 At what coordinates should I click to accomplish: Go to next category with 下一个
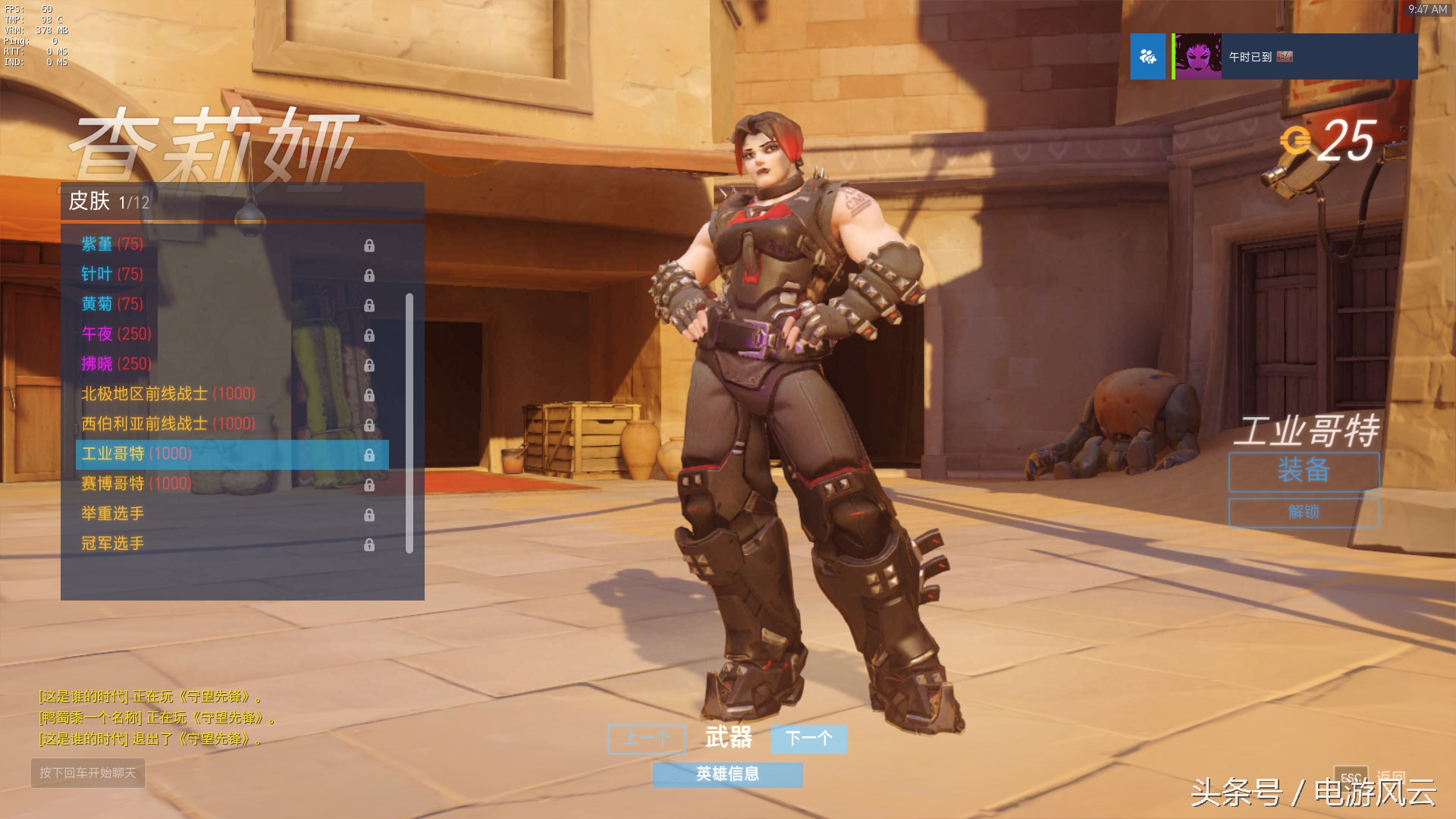coord(808,739)
